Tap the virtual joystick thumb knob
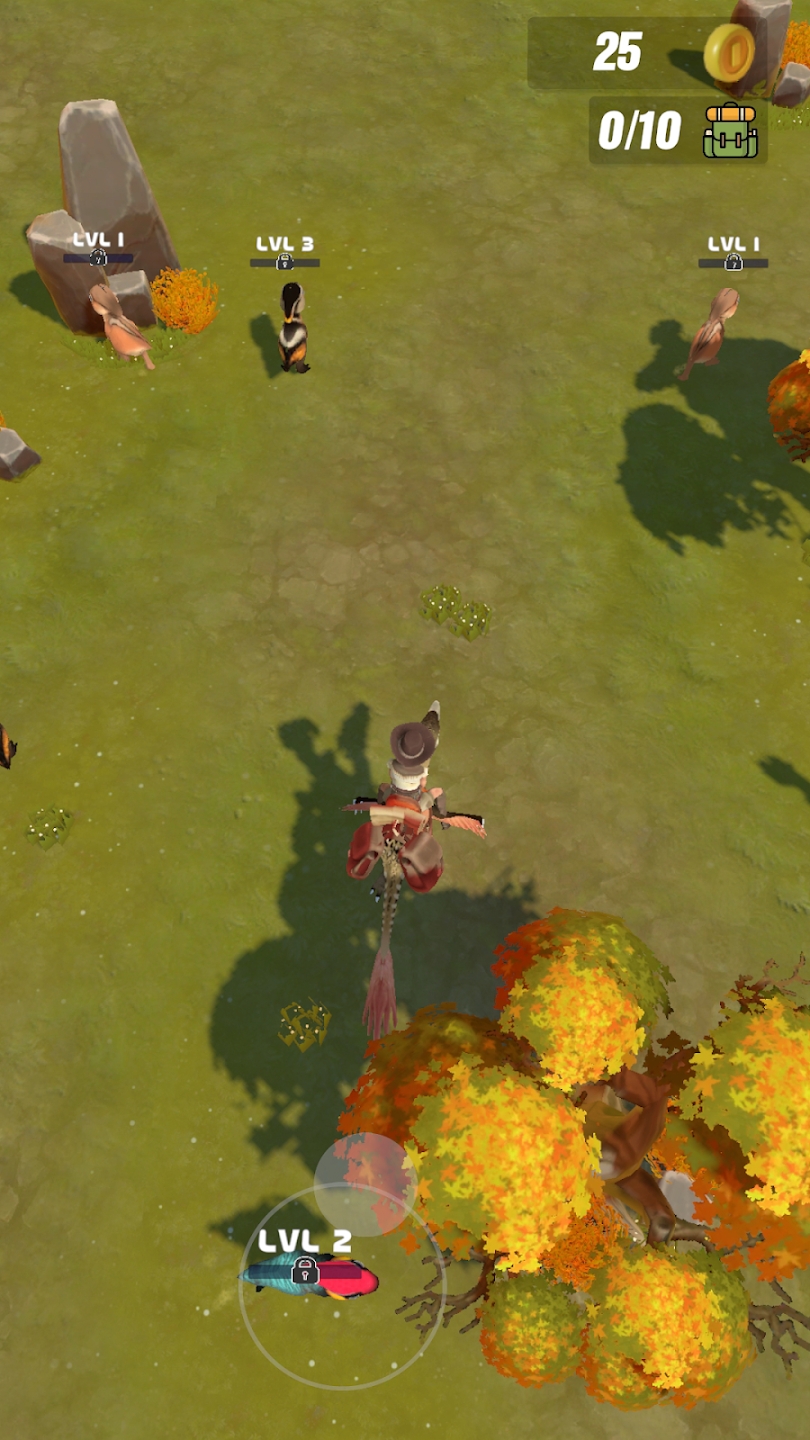Viewport: 810px width, 1440px height. pos(364,1184)
